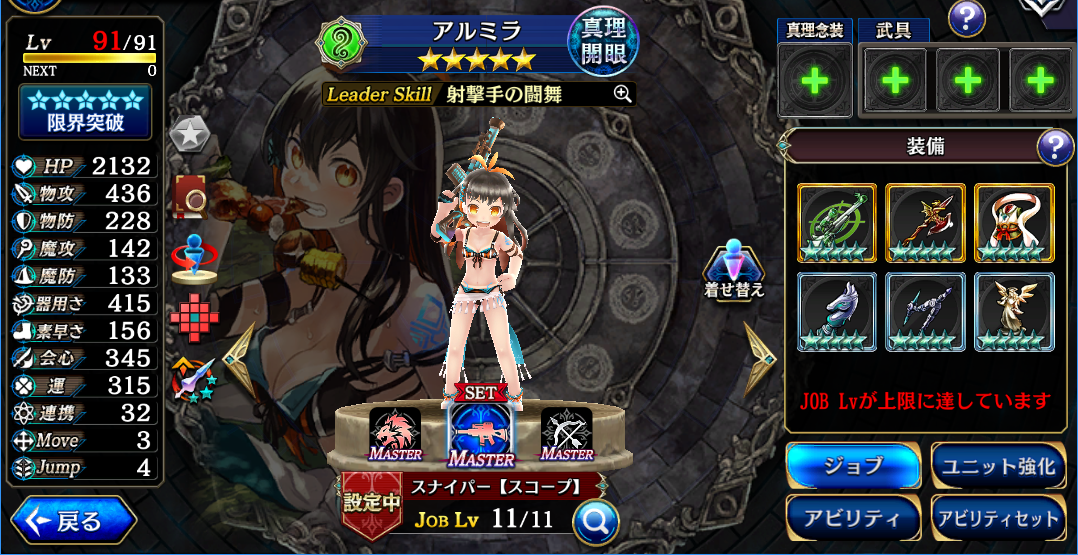Tap the 真理開眼 round button
Viewport: 1078px width, 555px height.
[x=603, y=42]
